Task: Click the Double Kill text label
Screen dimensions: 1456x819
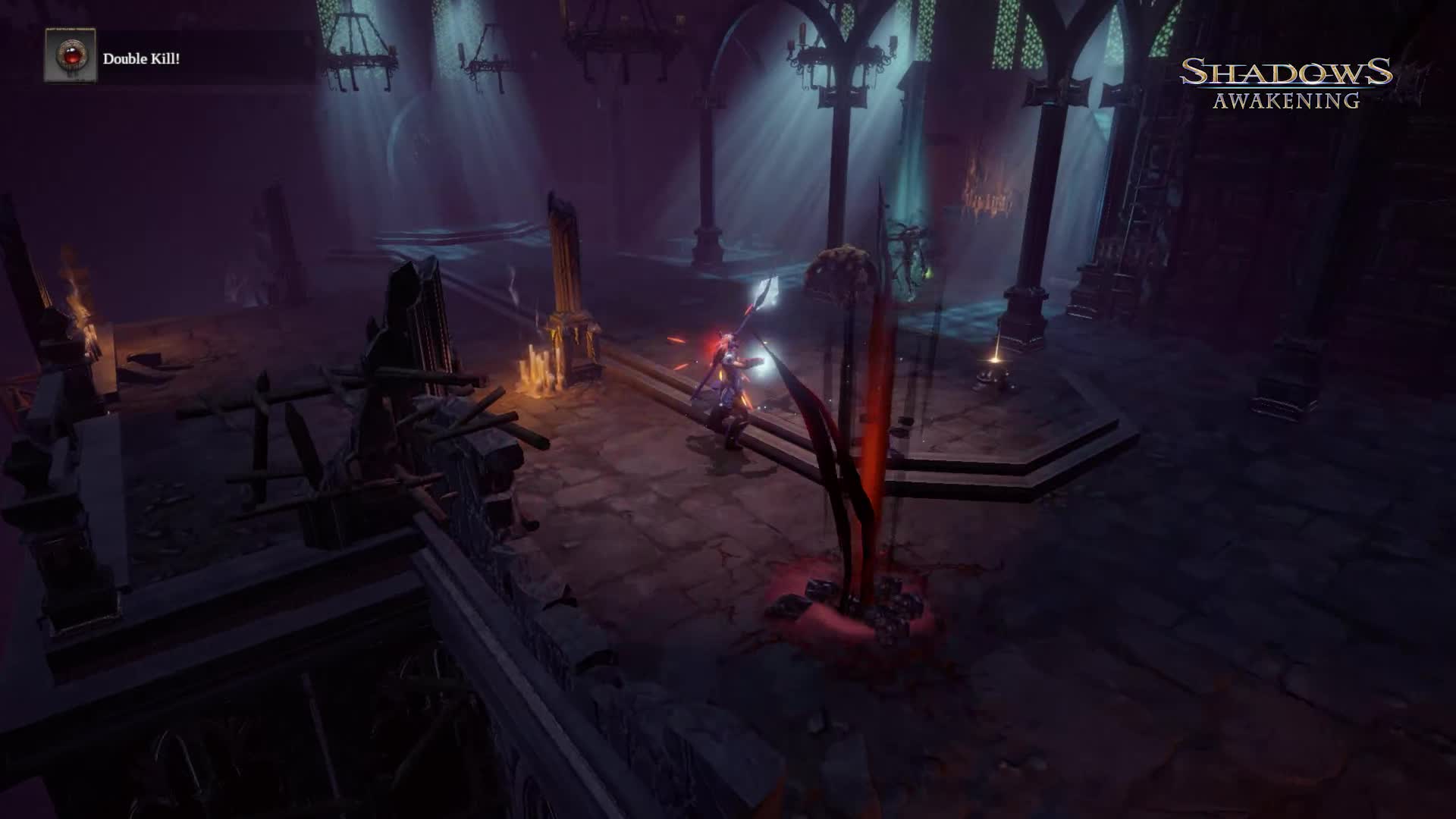Action: [141, 57]
